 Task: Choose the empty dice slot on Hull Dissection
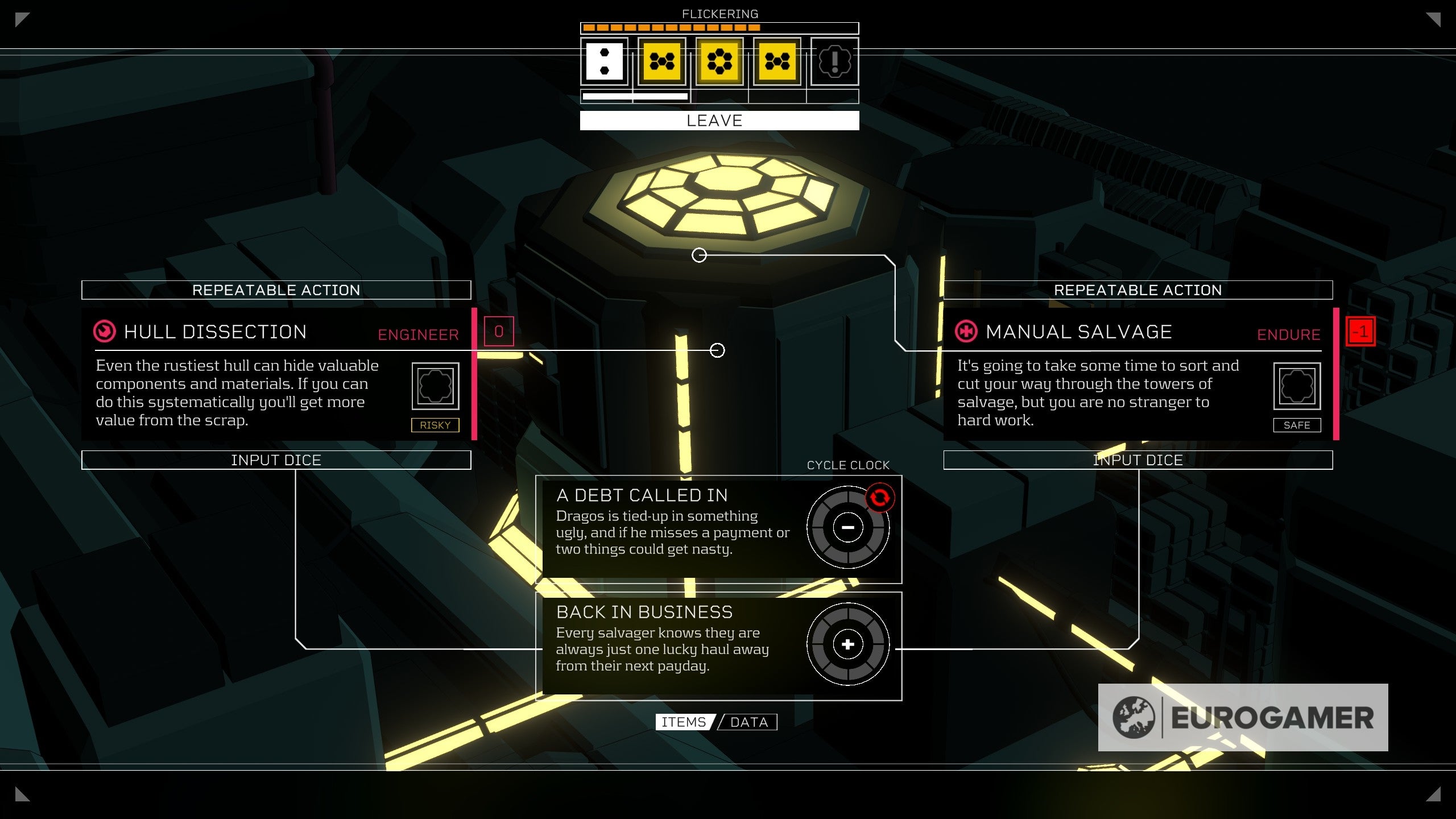(x=435, y=386)
